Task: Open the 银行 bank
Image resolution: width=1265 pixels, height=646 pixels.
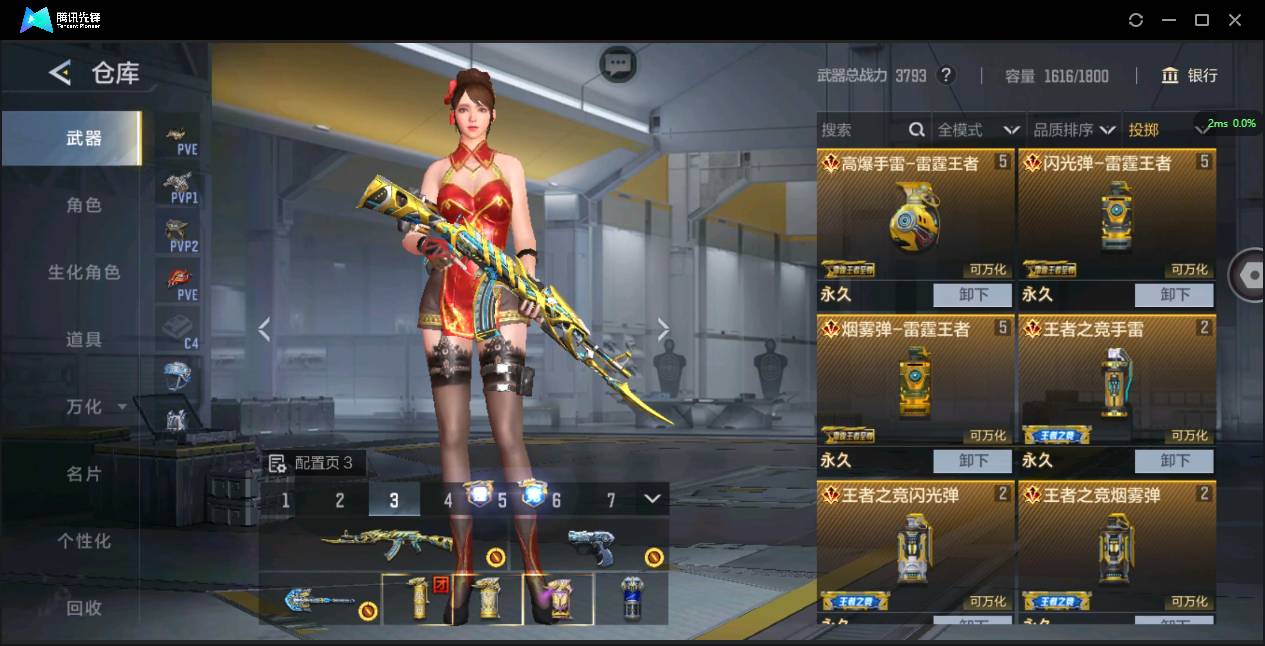Action: [x=1189, y=75]
